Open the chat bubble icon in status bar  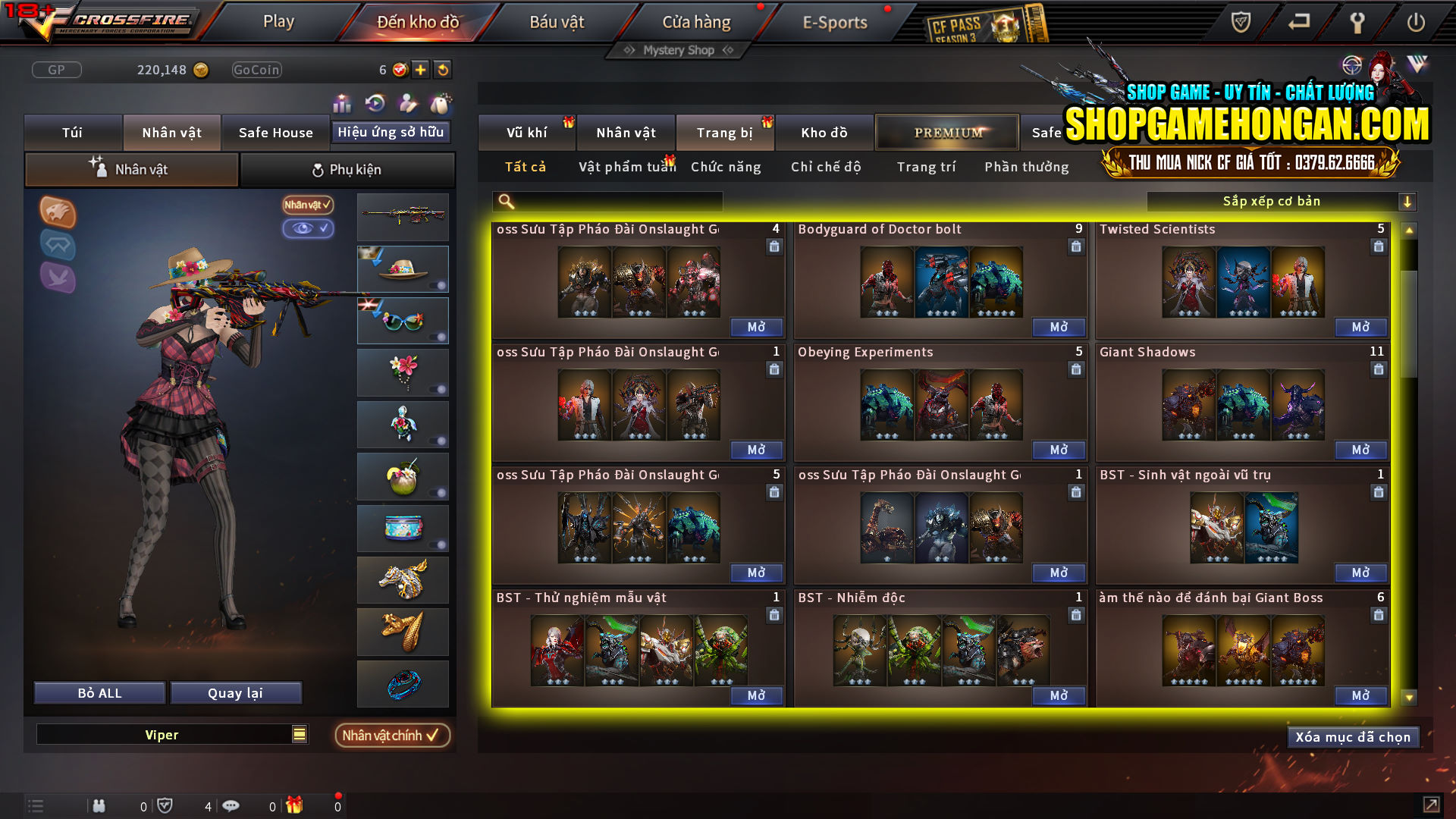pos(231,805)
